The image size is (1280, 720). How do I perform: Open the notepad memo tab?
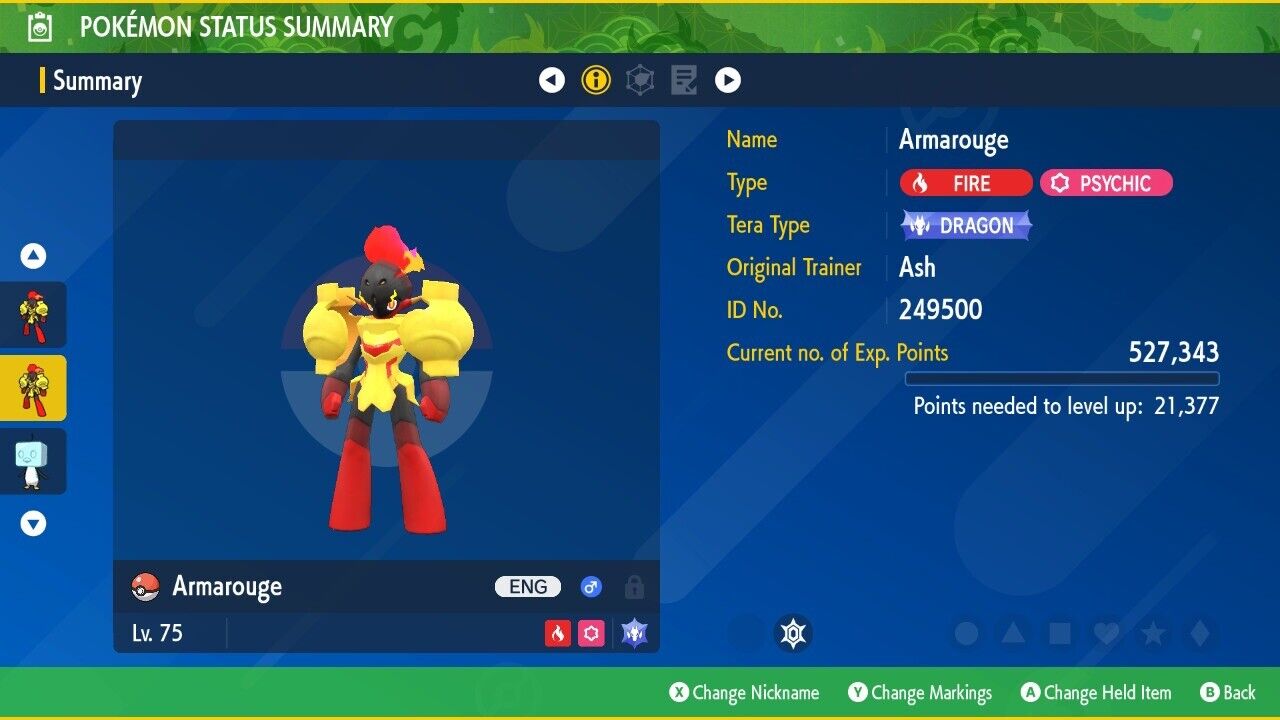tap(684, 80)
